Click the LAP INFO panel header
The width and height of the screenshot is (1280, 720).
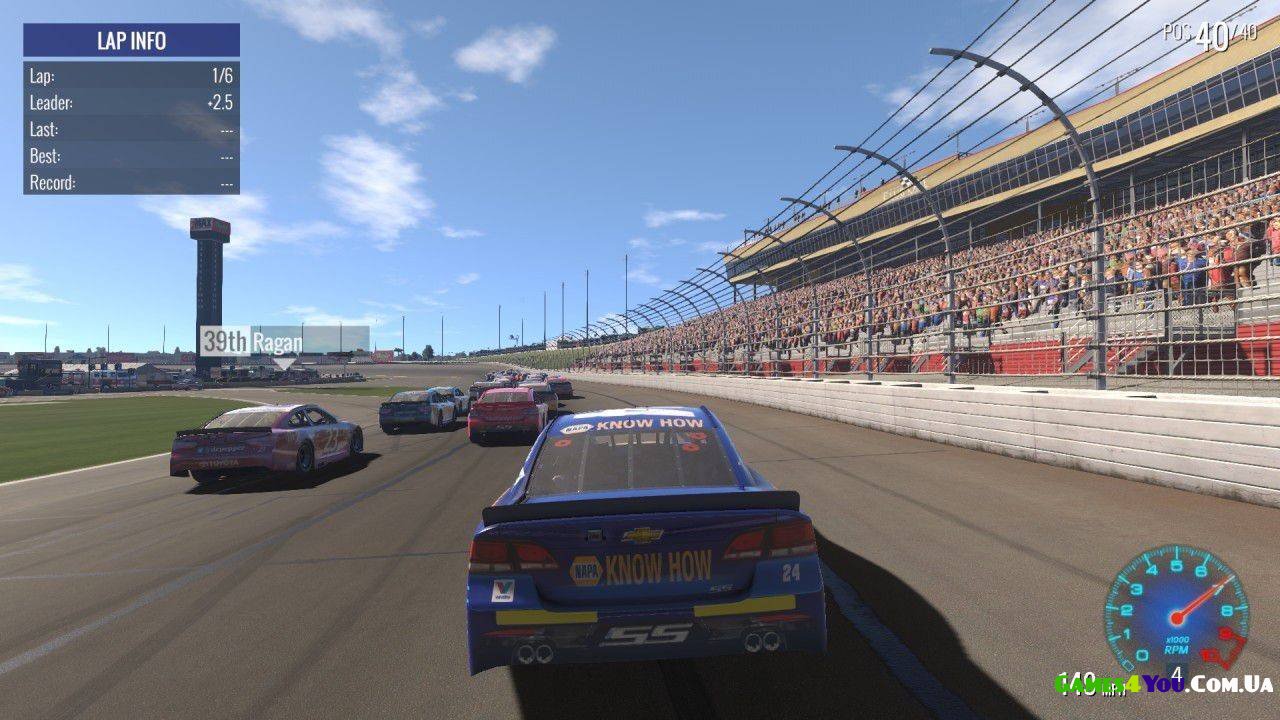pos(131,41)
